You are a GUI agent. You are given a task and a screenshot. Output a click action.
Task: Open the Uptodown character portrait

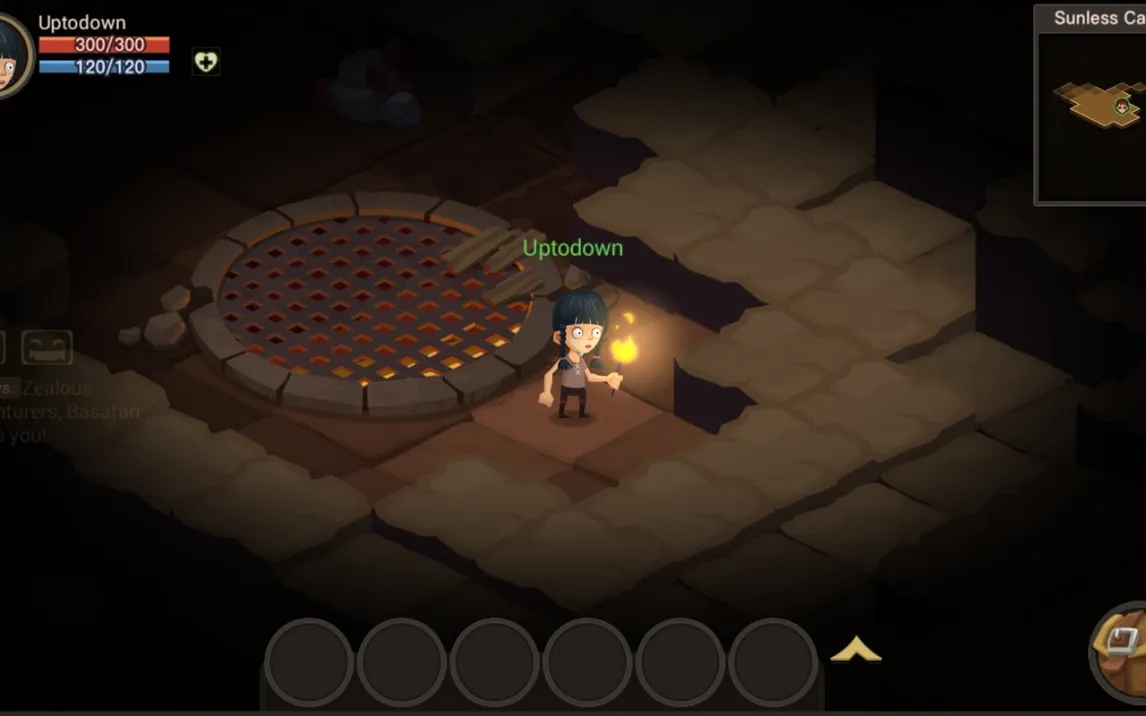12,57
